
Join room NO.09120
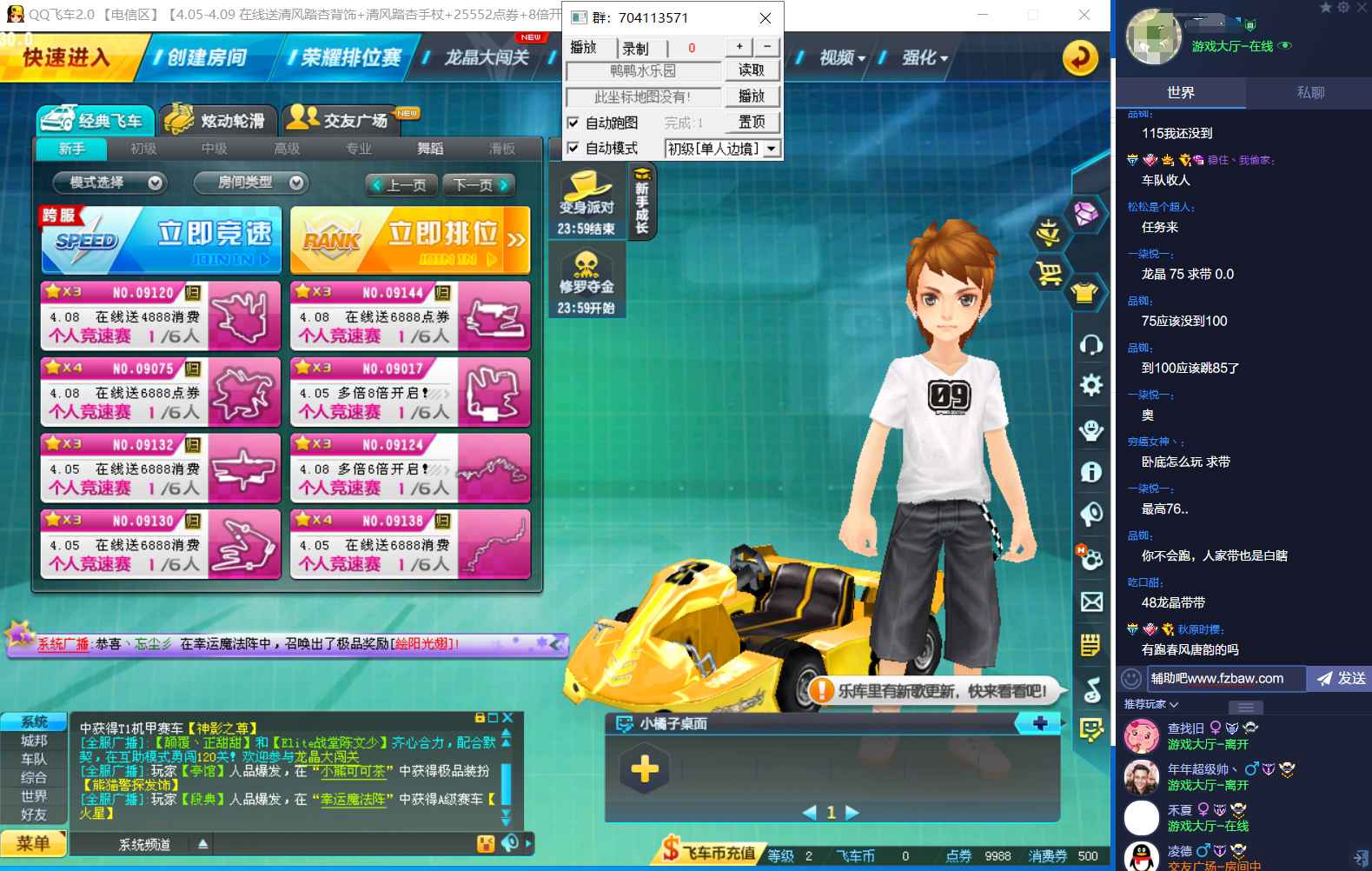(x=161, y=316)
